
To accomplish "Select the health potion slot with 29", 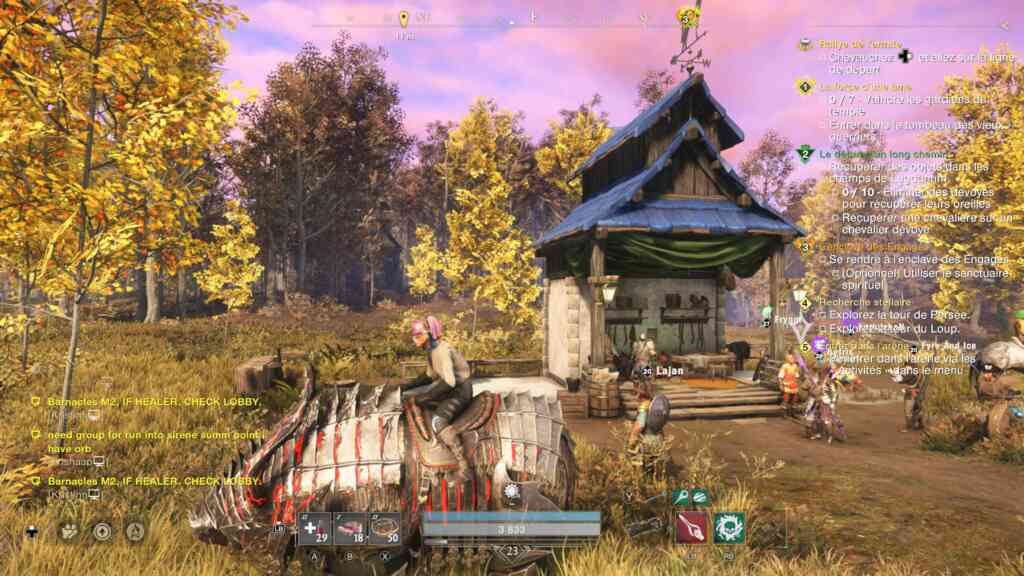I will click(314, 527).
